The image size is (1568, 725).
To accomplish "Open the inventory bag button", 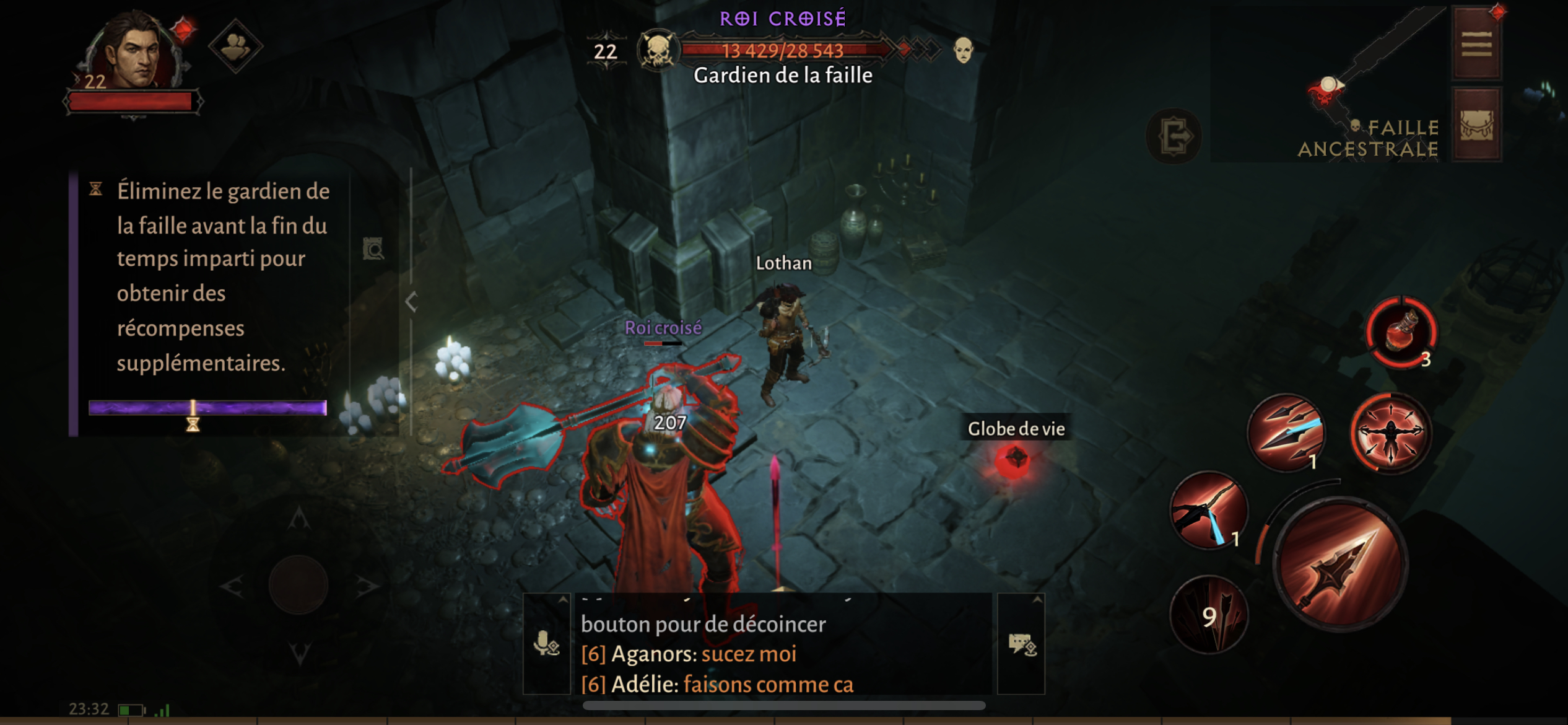I will [1477, 126].
